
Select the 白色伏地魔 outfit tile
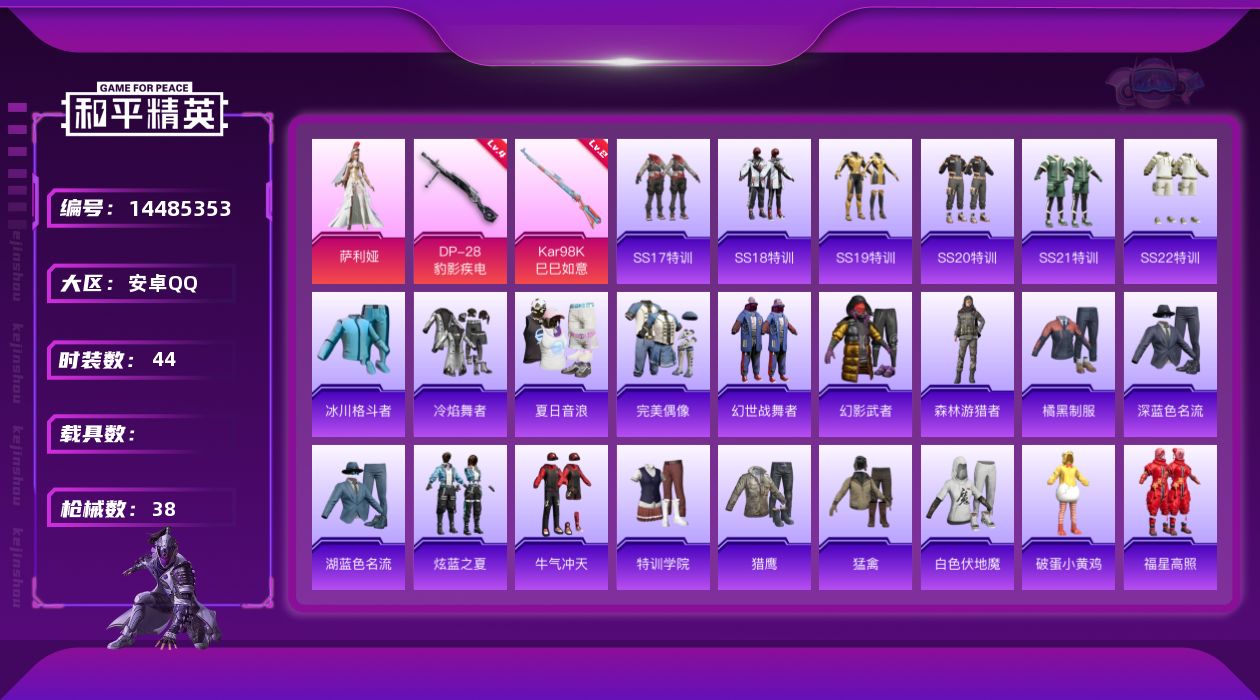point(967,516)
